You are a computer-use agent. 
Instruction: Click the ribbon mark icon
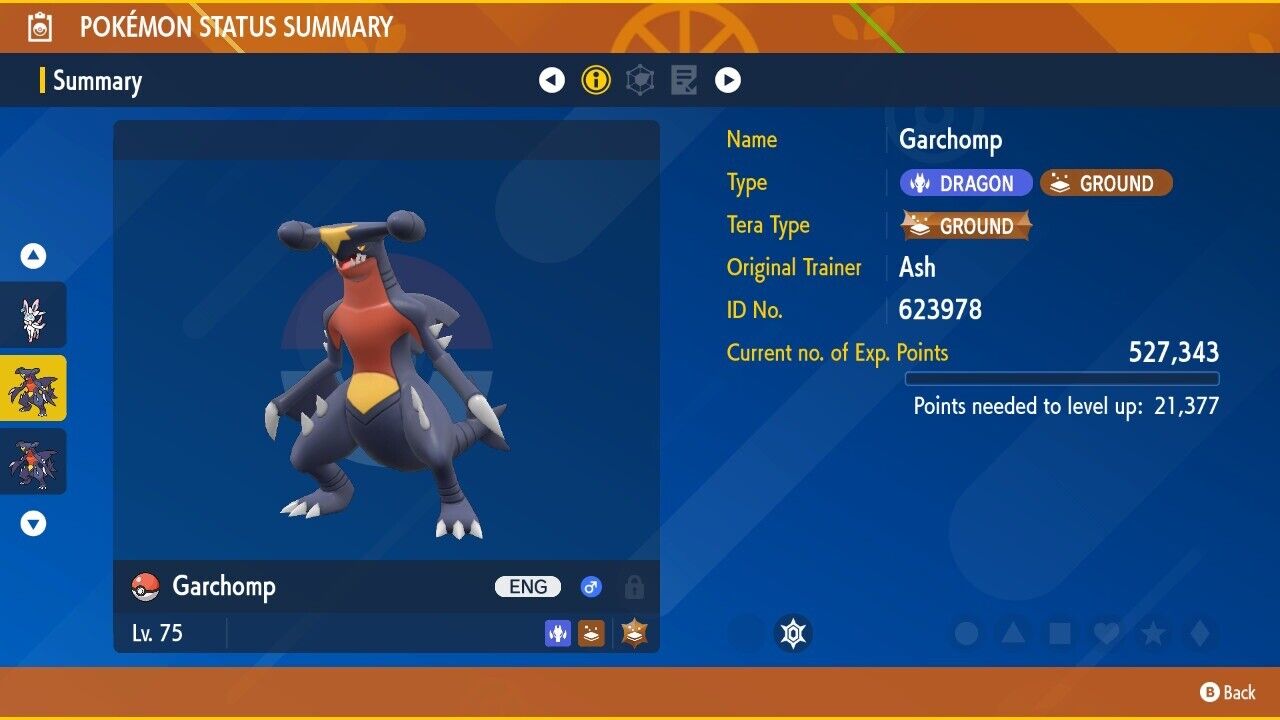793,633
